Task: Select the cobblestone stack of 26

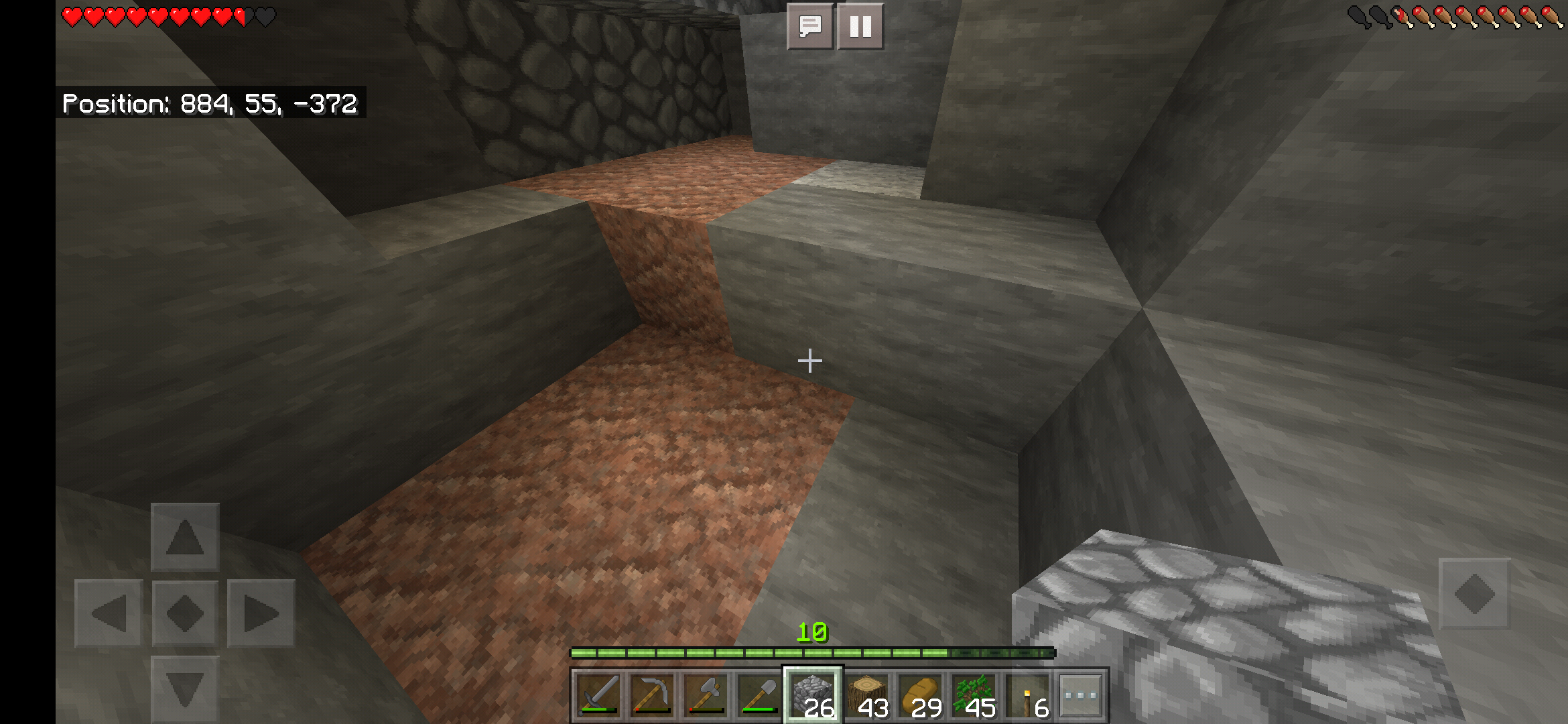Action: (x=813, y=695)
